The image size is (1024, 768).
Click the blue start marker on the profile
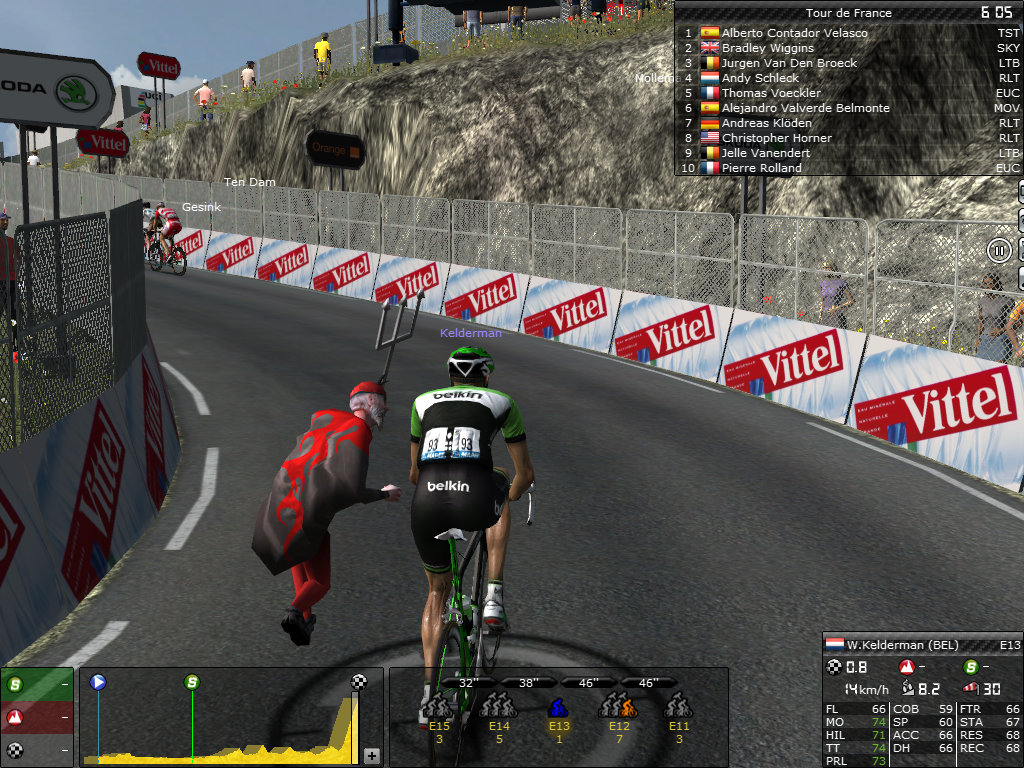(x=98, y=682)
